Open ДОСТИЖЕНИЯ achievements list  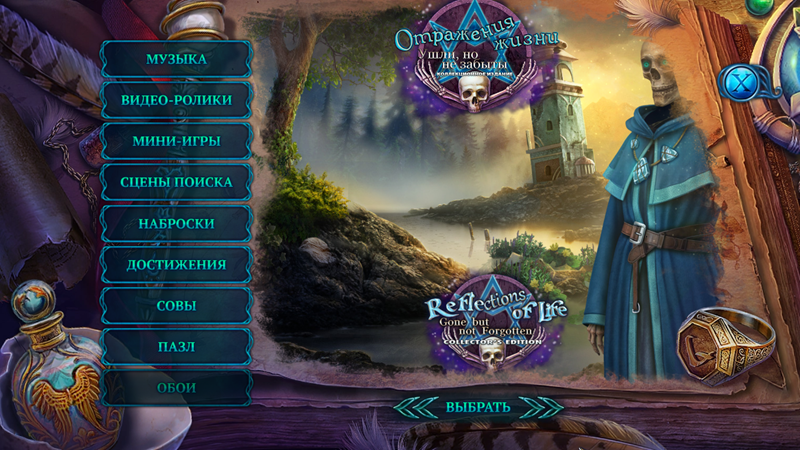176,264
